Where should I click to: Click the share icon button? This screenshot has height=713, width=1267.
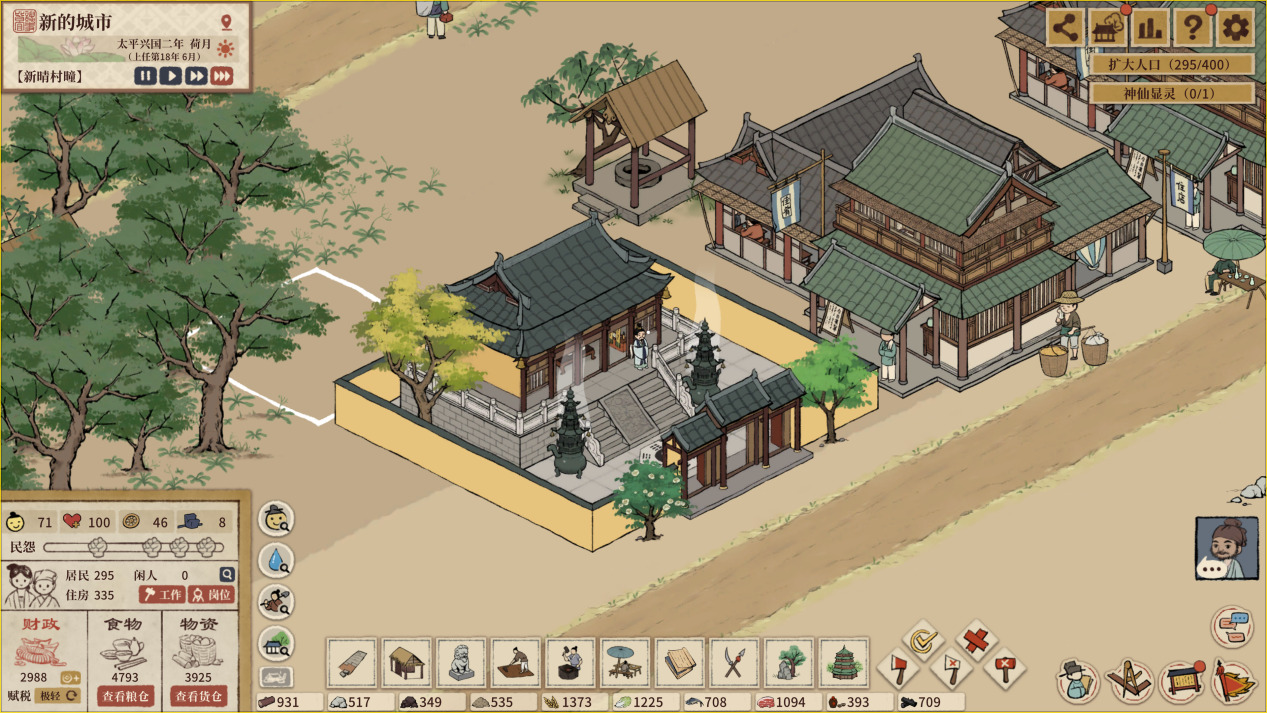coord(1066,28)
